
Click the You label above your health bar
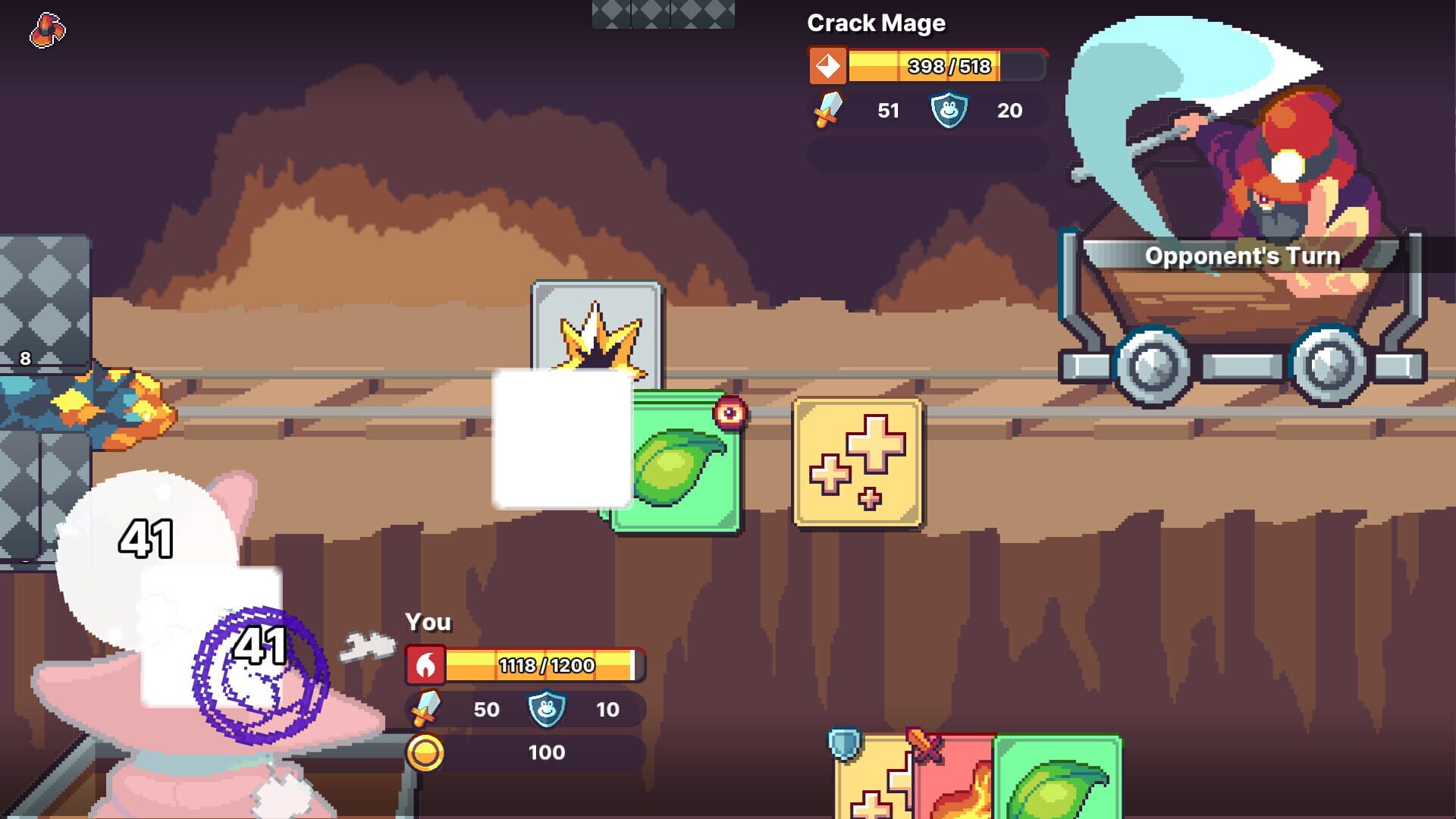428,622
